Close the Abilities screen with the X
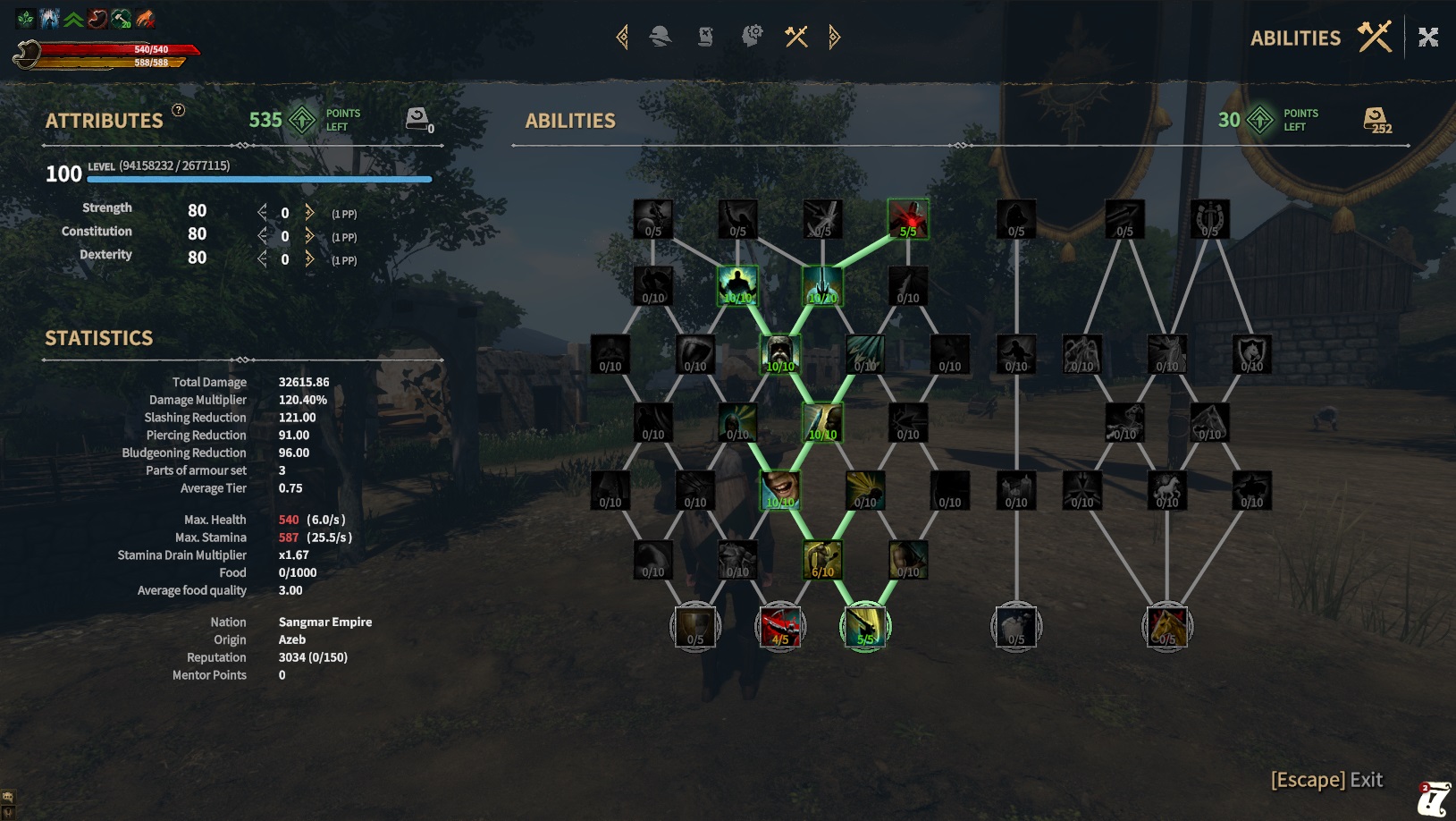 1428,37
